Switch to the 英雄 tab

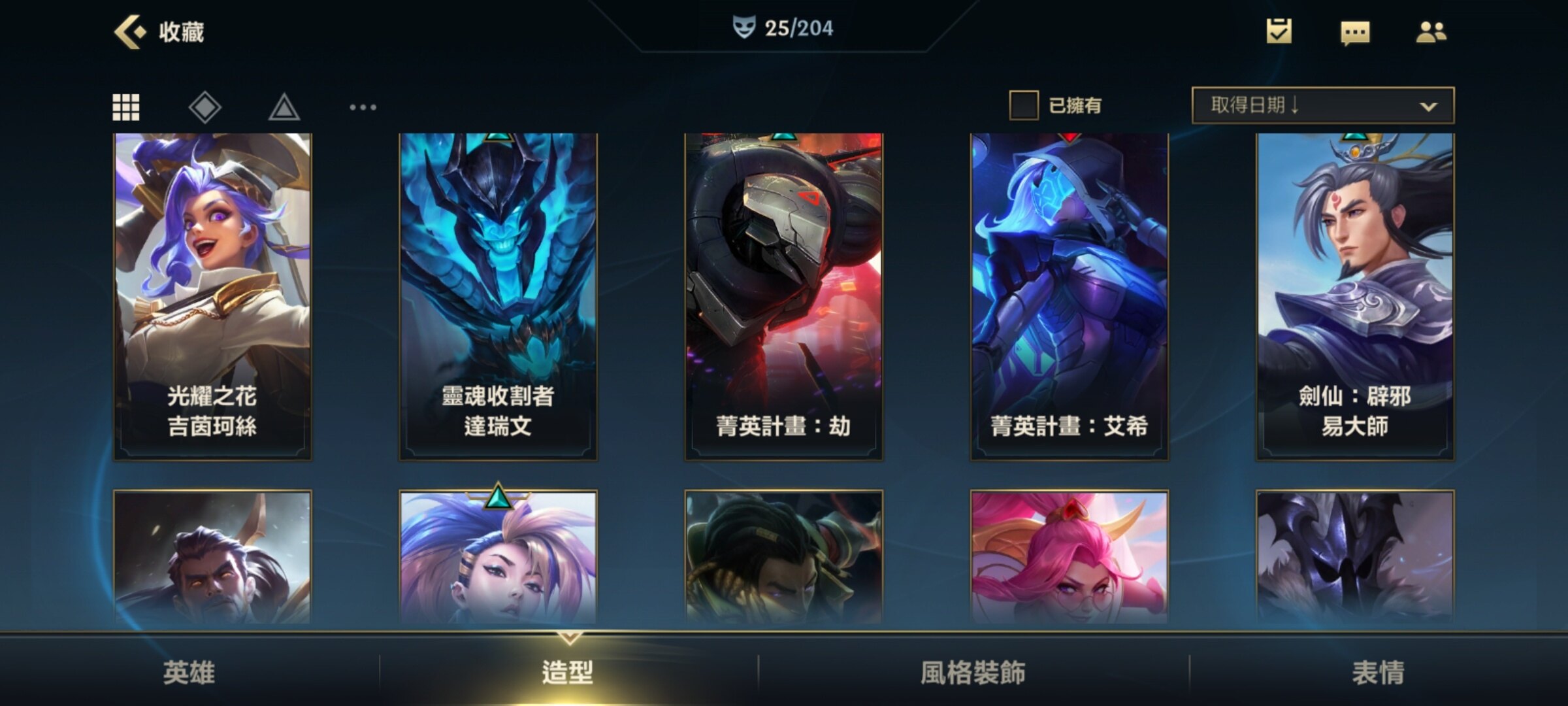pos(189,672)
